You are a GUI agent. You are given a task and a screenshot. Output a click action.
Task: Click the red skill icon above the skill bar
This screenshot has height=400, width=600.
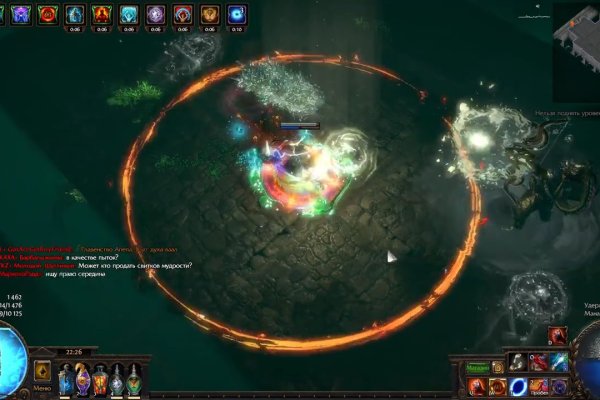click(557, 336)
